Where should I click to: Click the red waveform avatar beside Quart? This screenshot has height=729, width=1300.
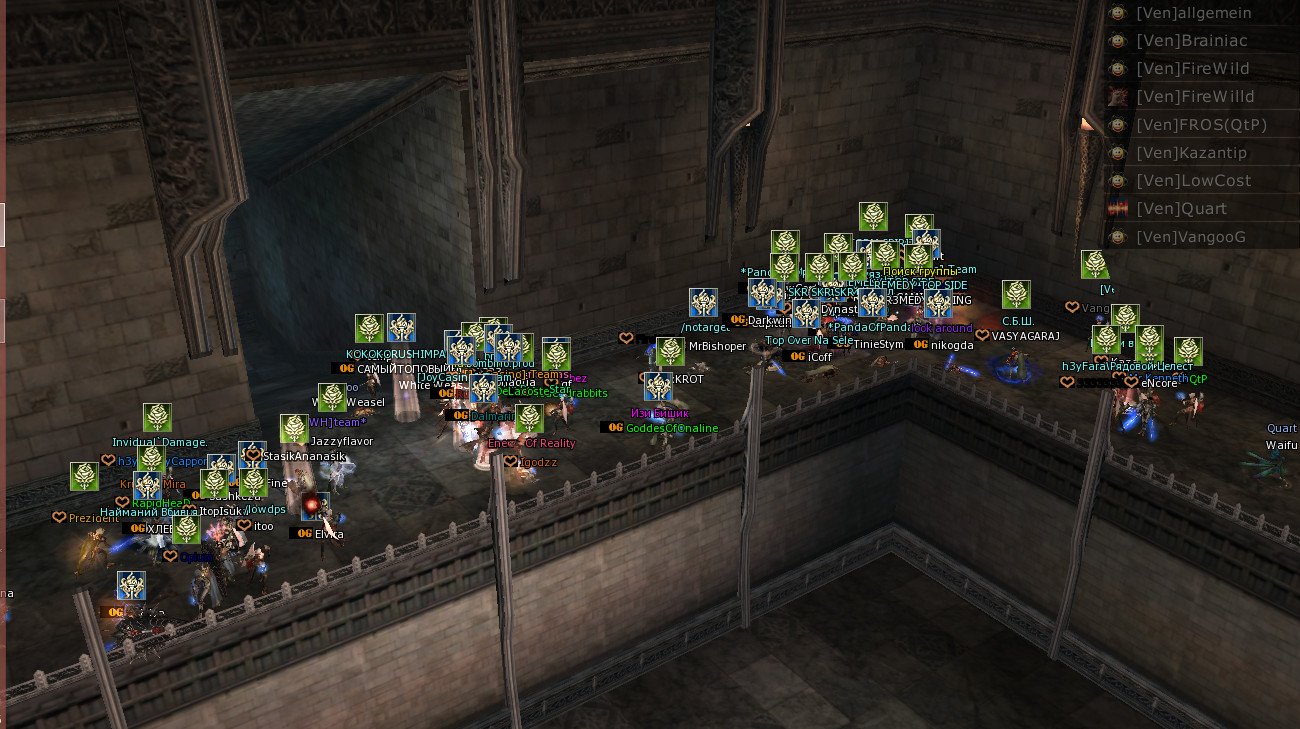(x=1118, y=209)
